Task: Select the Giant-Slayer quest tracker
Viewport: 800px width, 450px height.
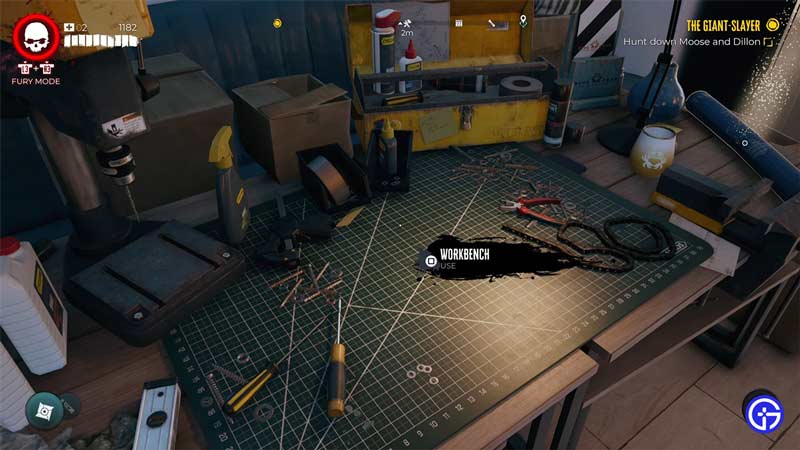Action: (x=732, y=25)
